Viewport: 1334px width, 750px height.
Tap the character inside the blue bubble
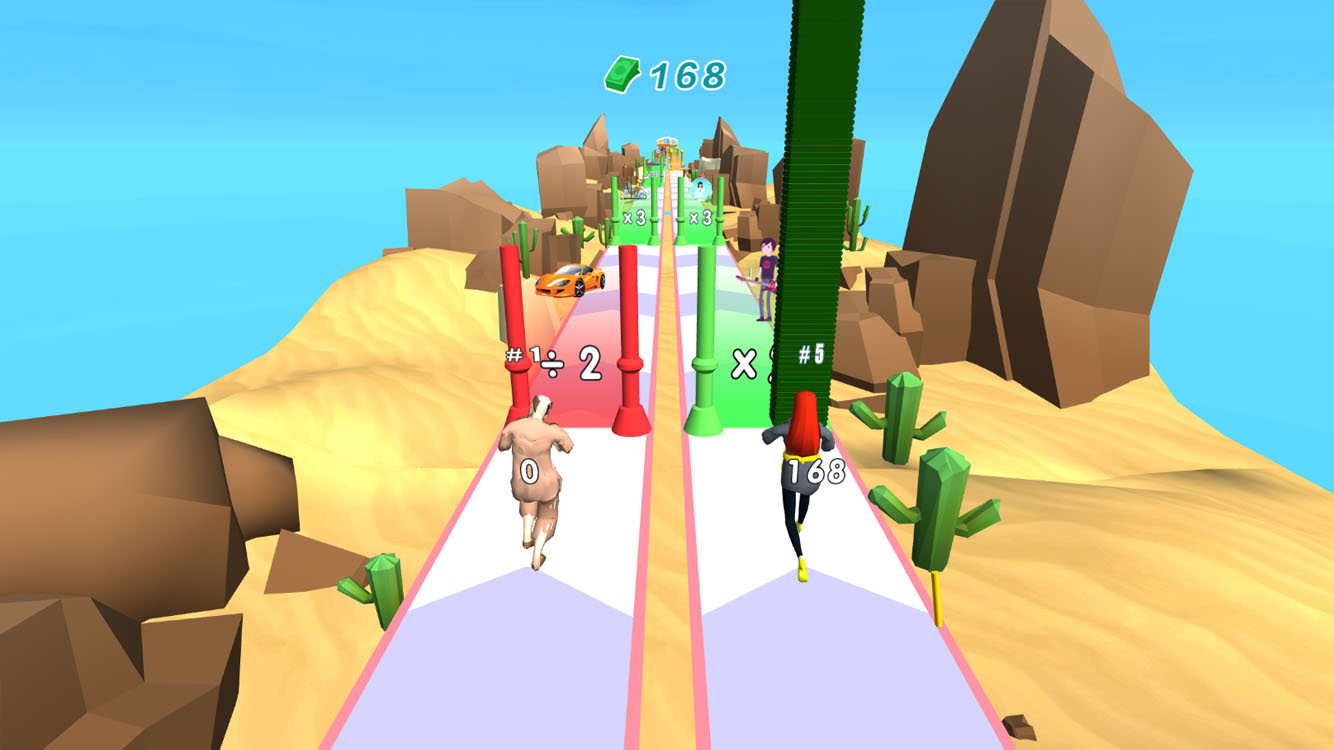701,188
